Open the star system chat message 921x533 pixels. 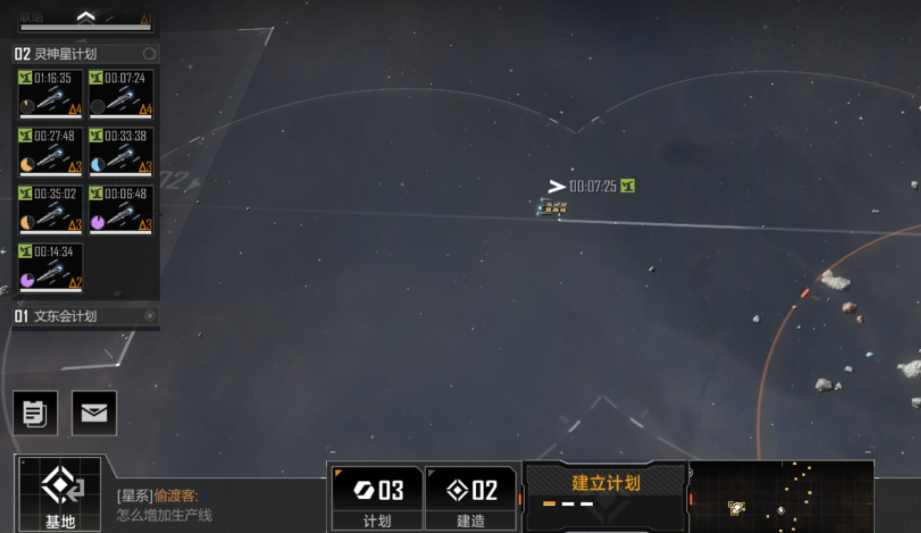tap(165, 505)
